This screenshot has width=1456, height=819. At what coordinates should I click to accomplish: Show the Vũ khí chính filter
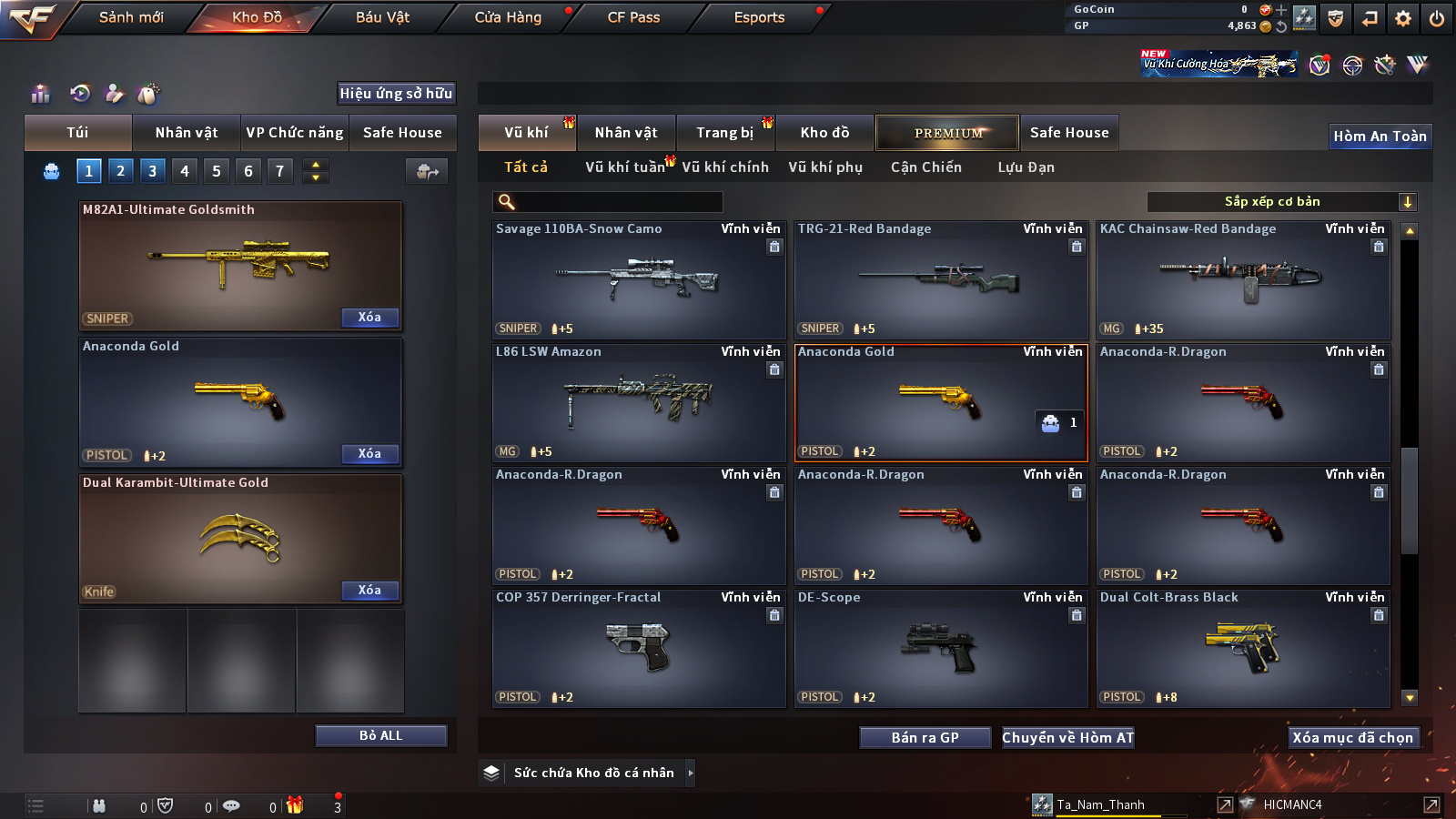pyautogui.click(x=724, y=167)
